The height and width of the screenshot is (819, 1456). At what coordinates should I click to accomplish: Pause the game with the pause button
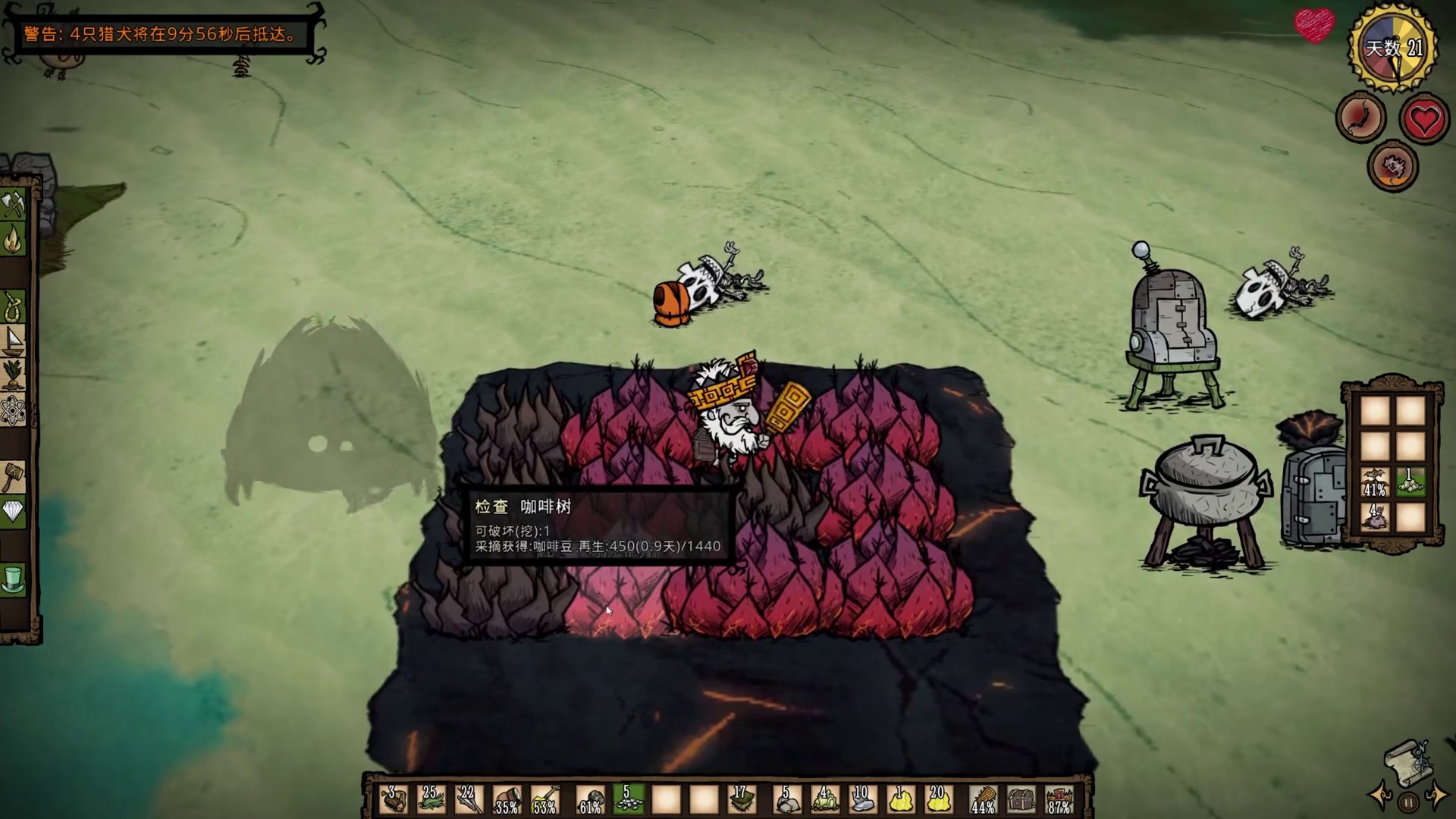pos(1408,802)
